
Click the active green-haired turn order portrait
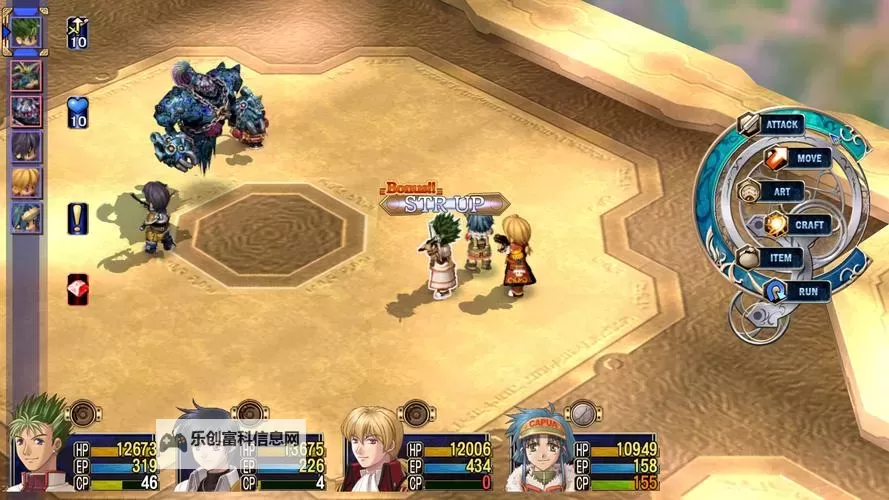click(x=25, y=29)
